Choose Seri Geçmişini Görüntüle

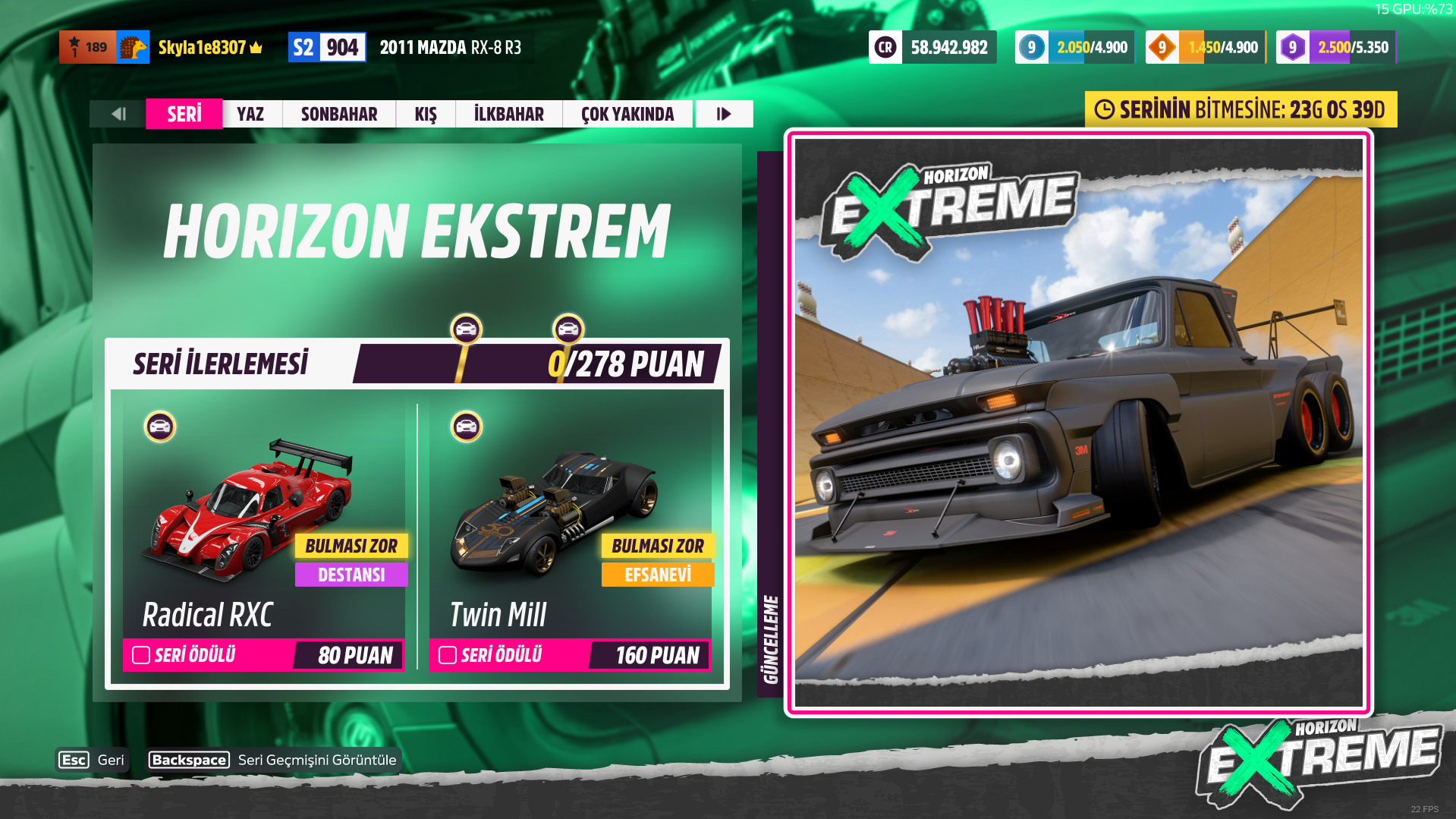click(x=273, y=760)
